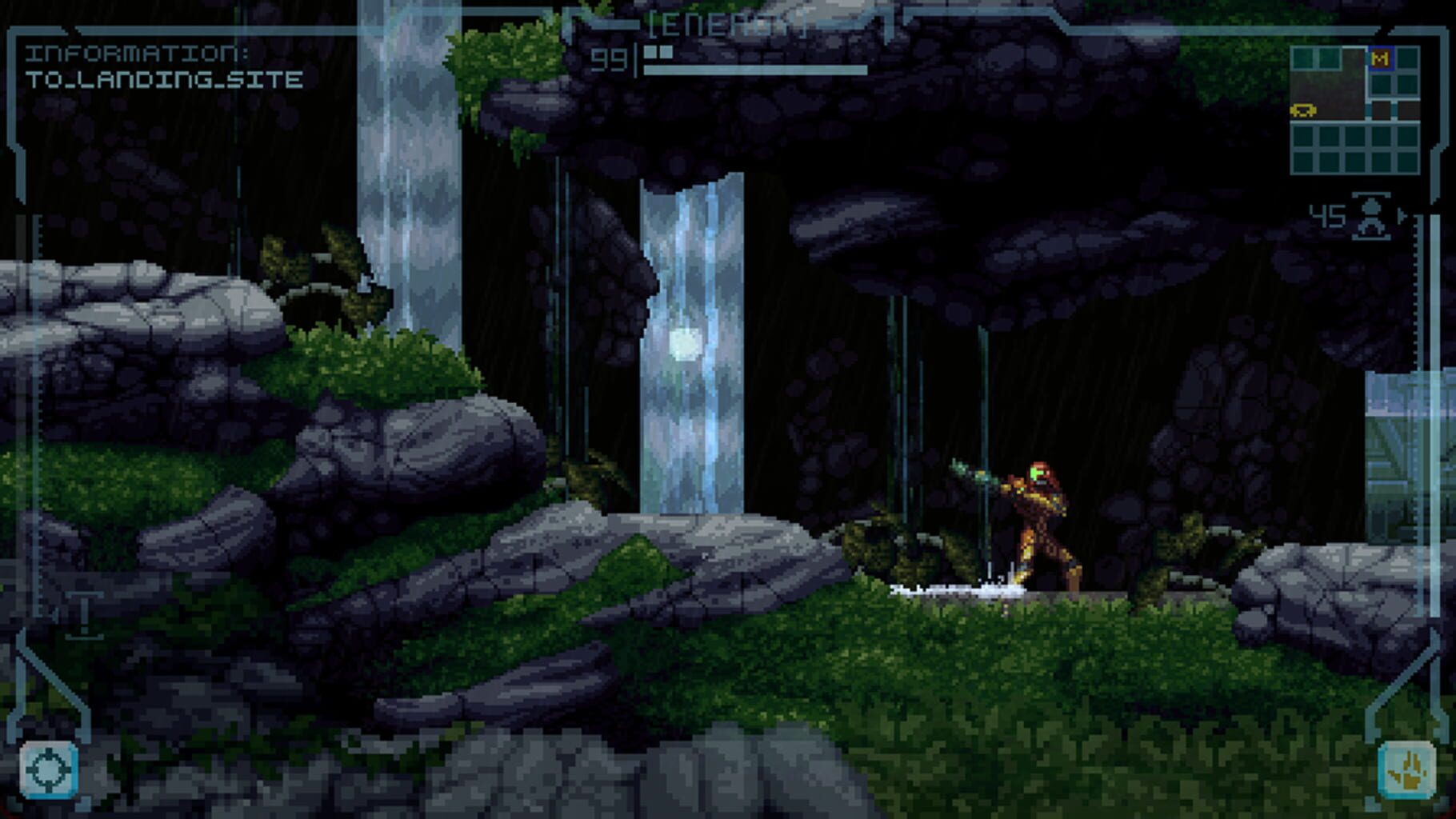
Task: Toggle the missile selector arrow next to counter
Action: click(x=1402, y=213)
